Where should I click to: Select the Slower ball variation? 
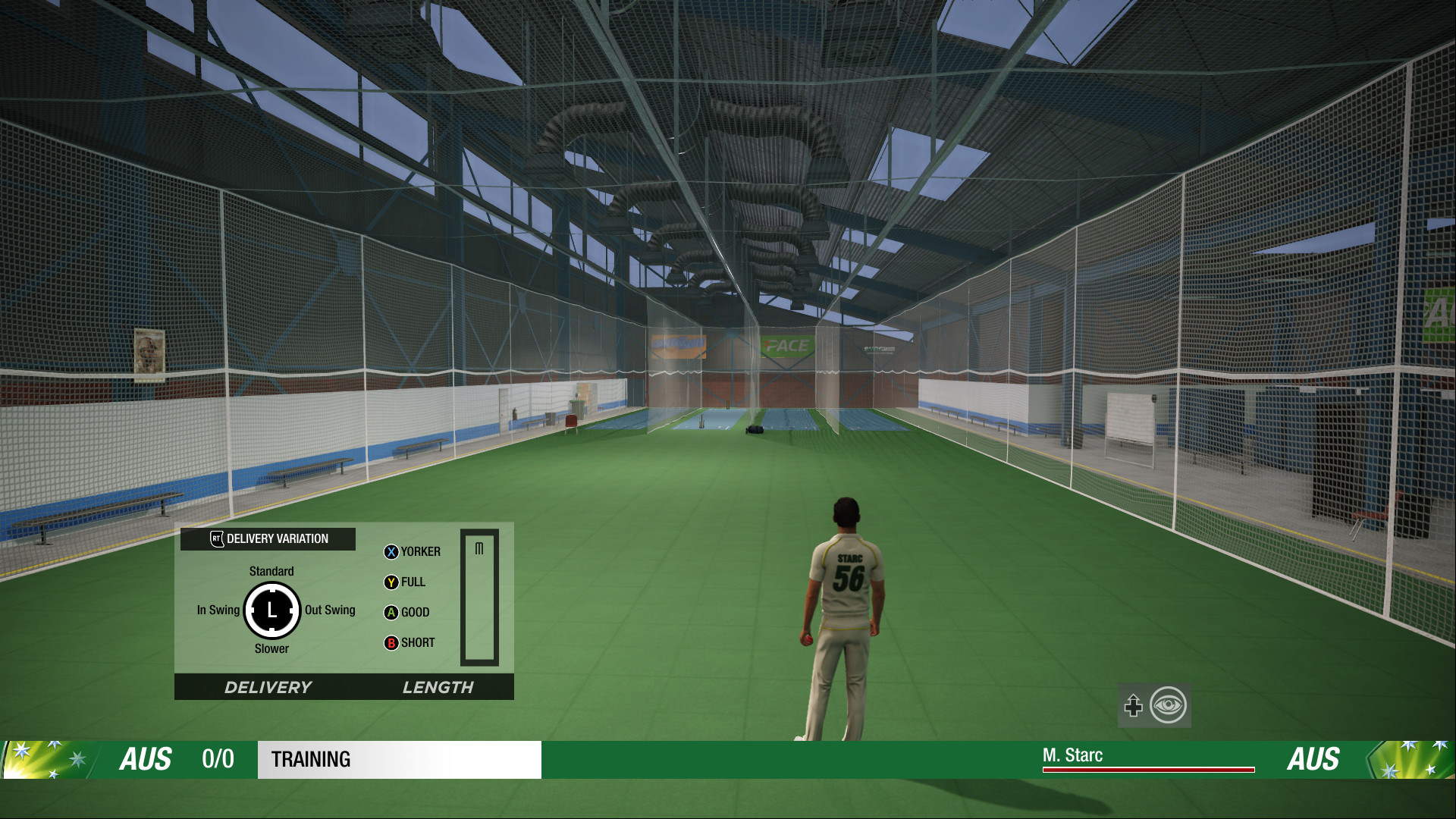pos(271,649)
